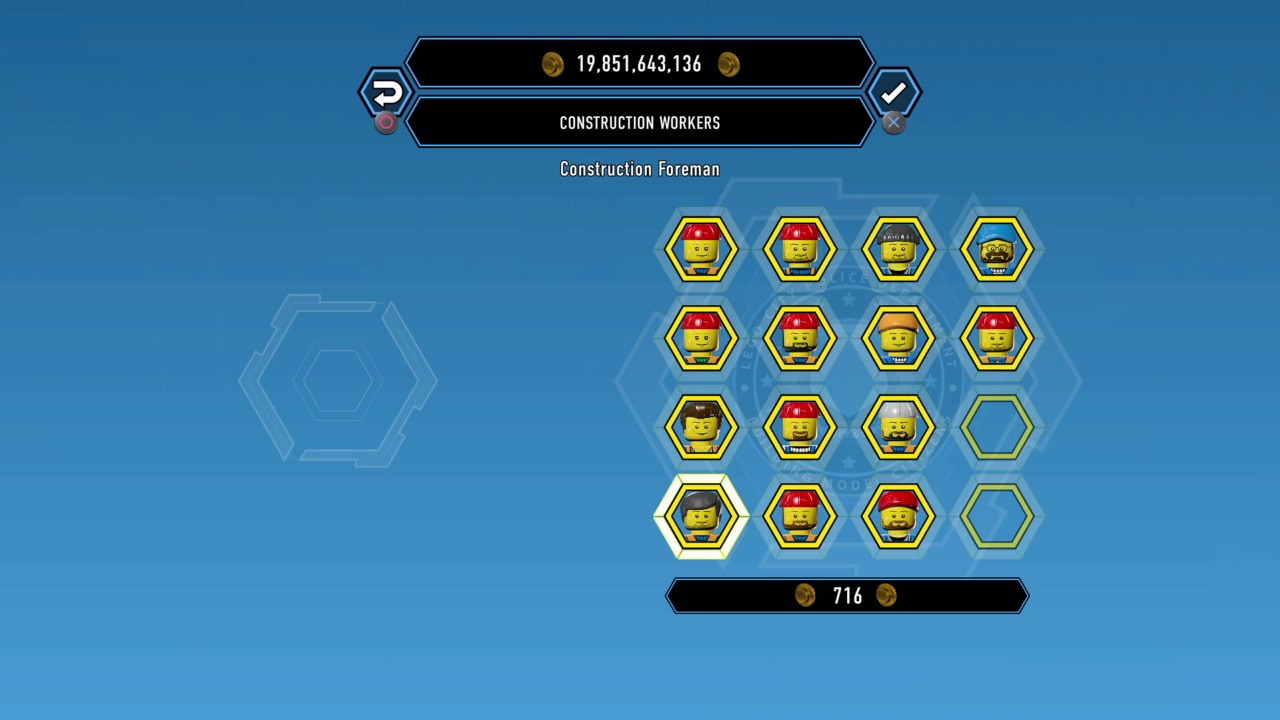Click the highlighted Construction Foreman portrait
This screenshot has width=1280, height=720.
(x=701, y=517)
